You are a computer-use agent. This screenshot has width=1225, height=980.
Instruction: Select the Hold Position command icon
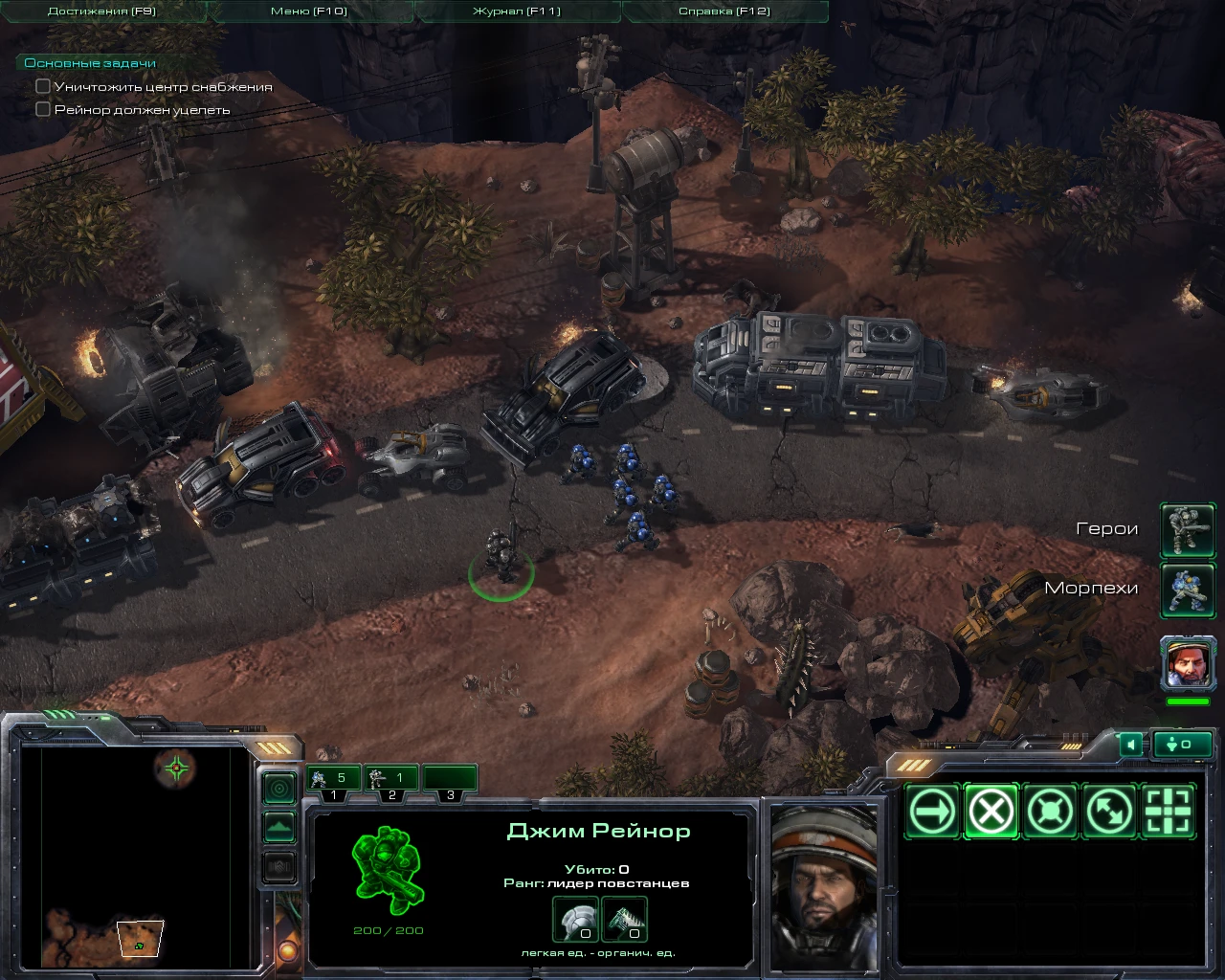tap(1051, 810)
